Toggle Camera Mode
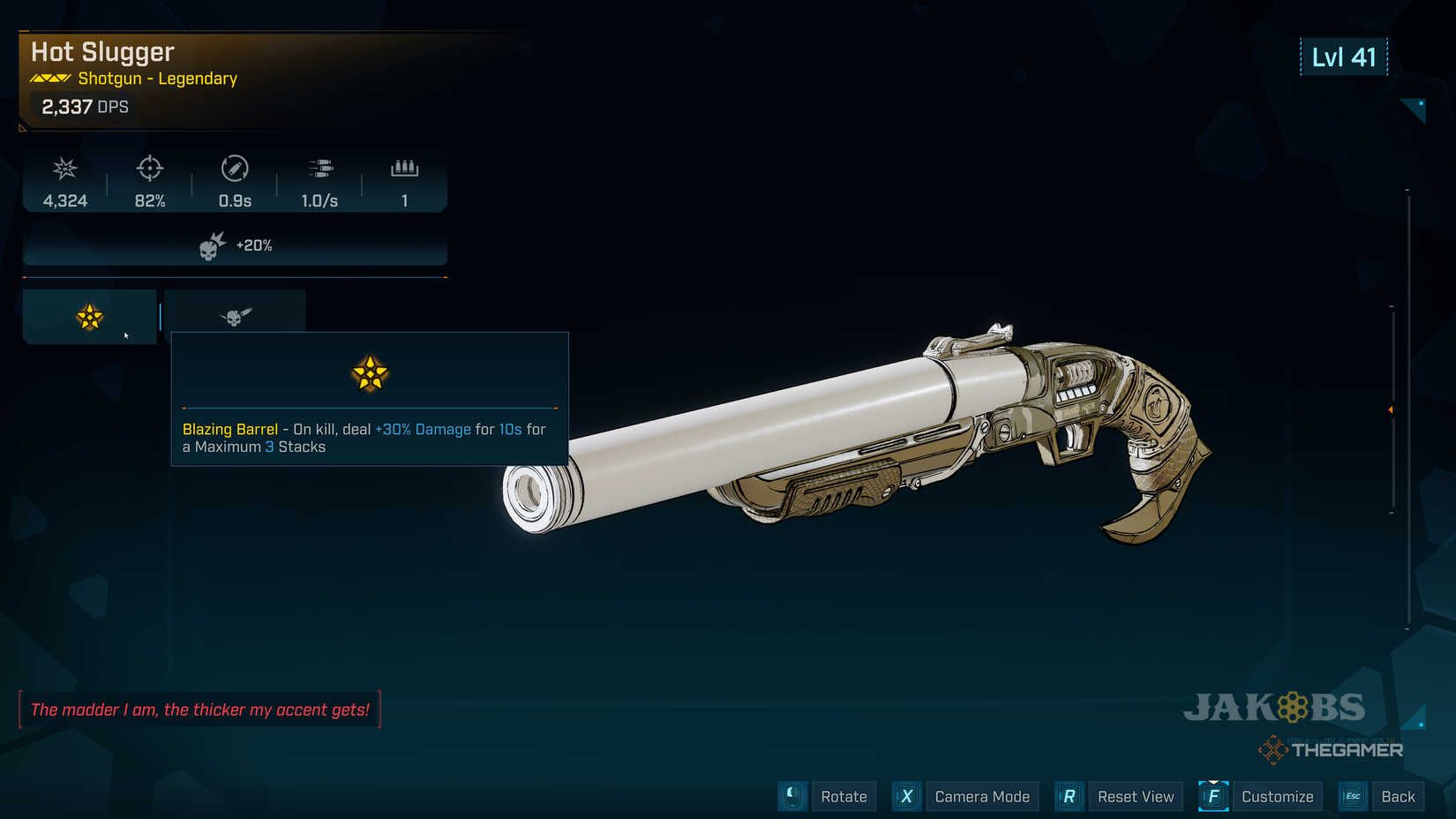Viewport: 1456px width, 819px height. click(x=981, y=796)
